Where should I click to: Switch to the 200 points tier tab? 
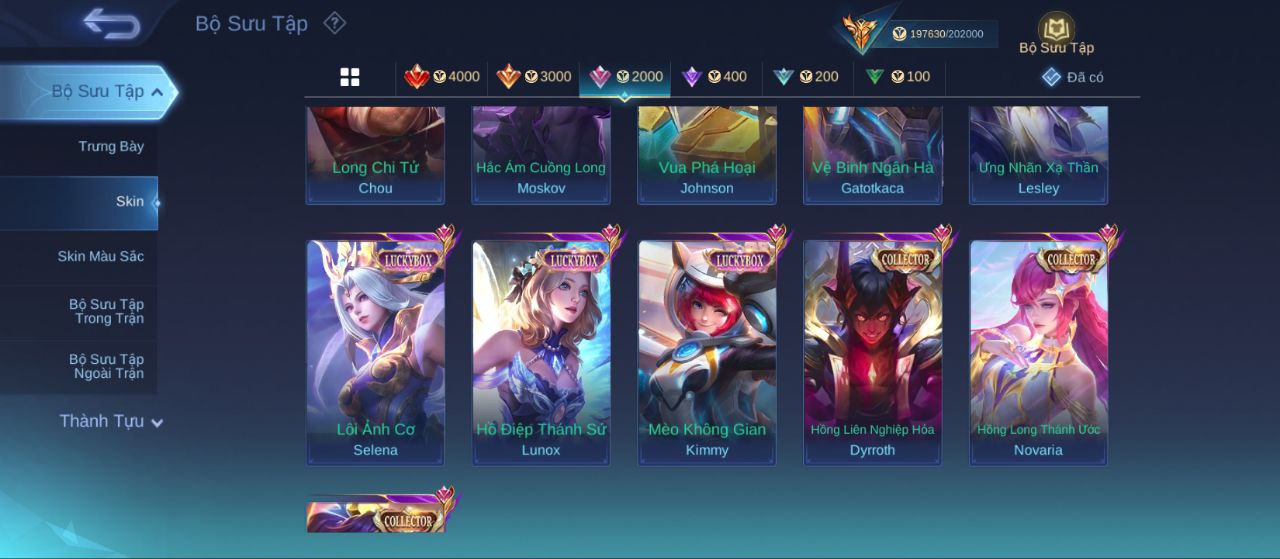tap(807, 77)
